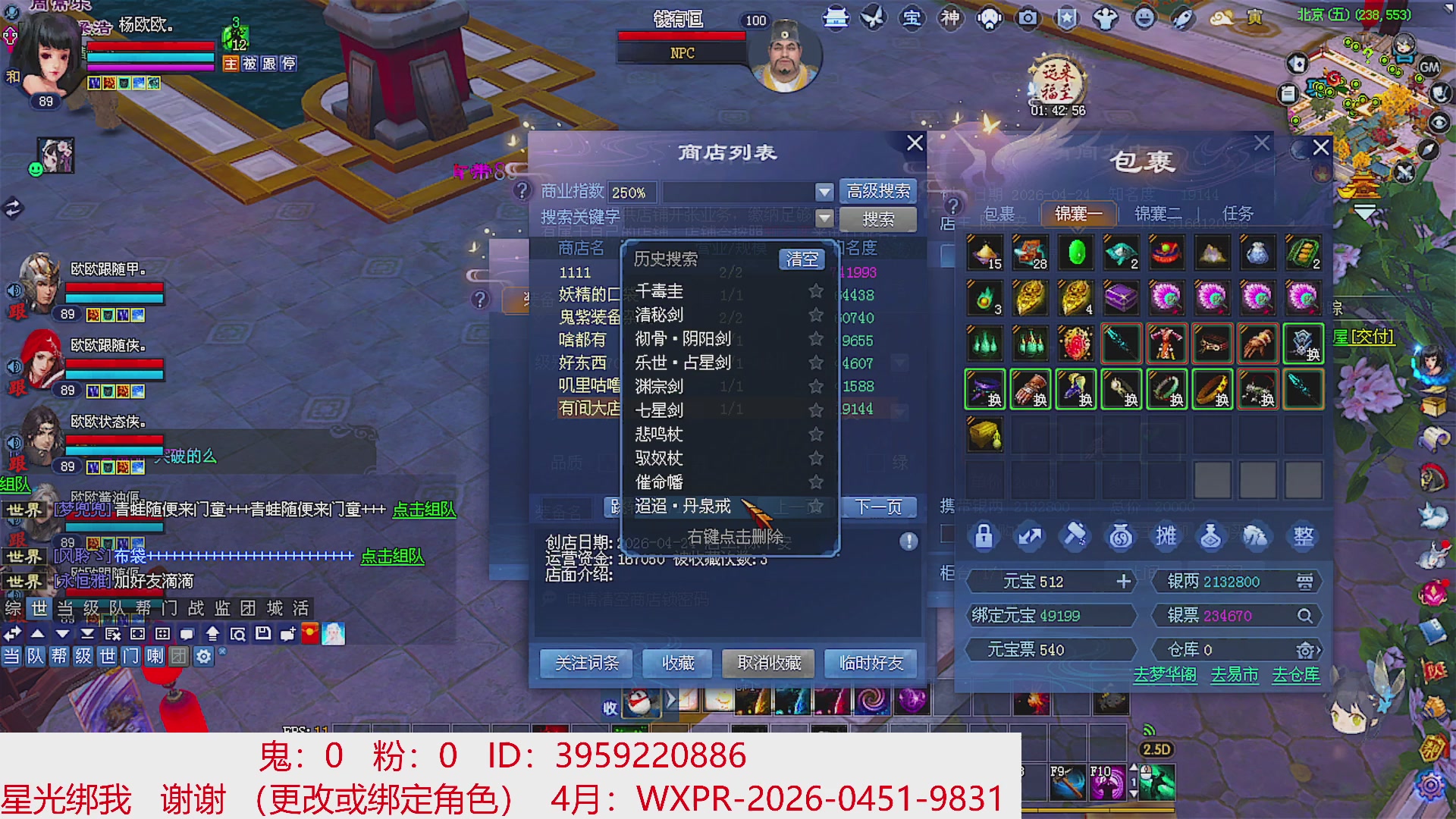Click the plus next to 元宝 512
Image resolution: width=1456 pixels, height=819 pixels.
[1122, 581]
